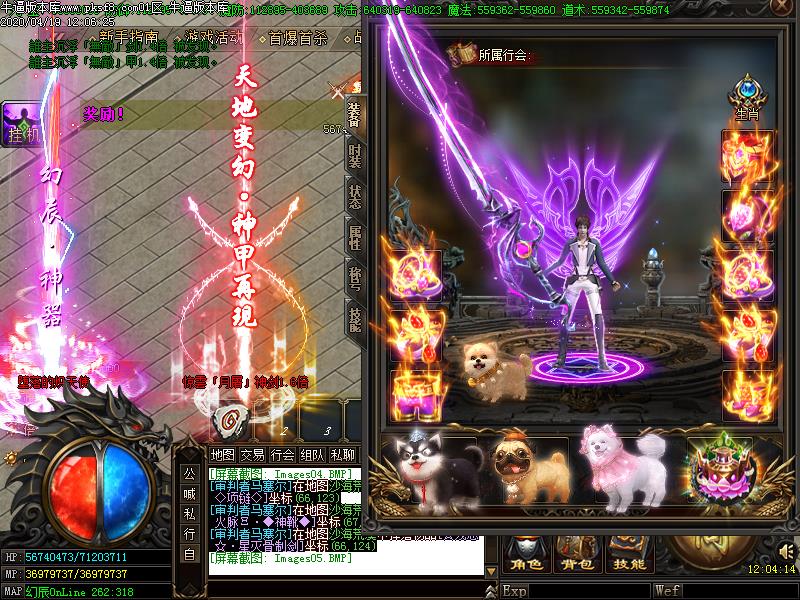This screenshot has width=800, height=600.
Task: Select the pug dog pet slot
Action: [x=521, y=471]
